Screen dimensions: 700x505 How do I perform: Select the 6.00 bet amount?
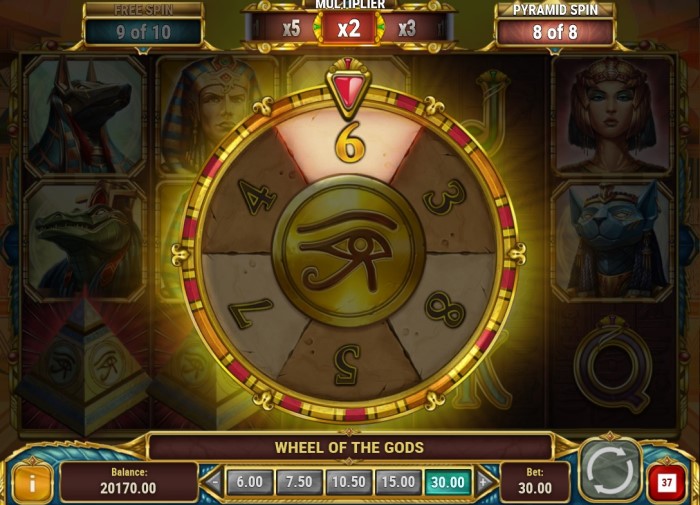249,482
